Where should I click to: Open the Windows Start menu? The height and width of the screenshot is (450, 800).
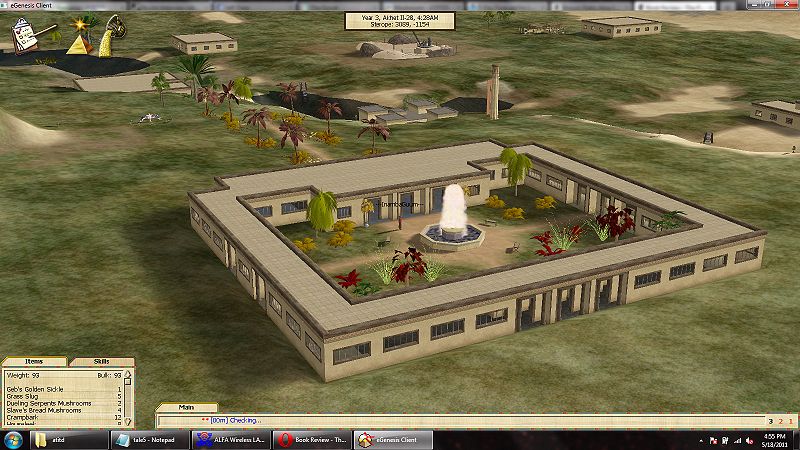pos(12,440)
